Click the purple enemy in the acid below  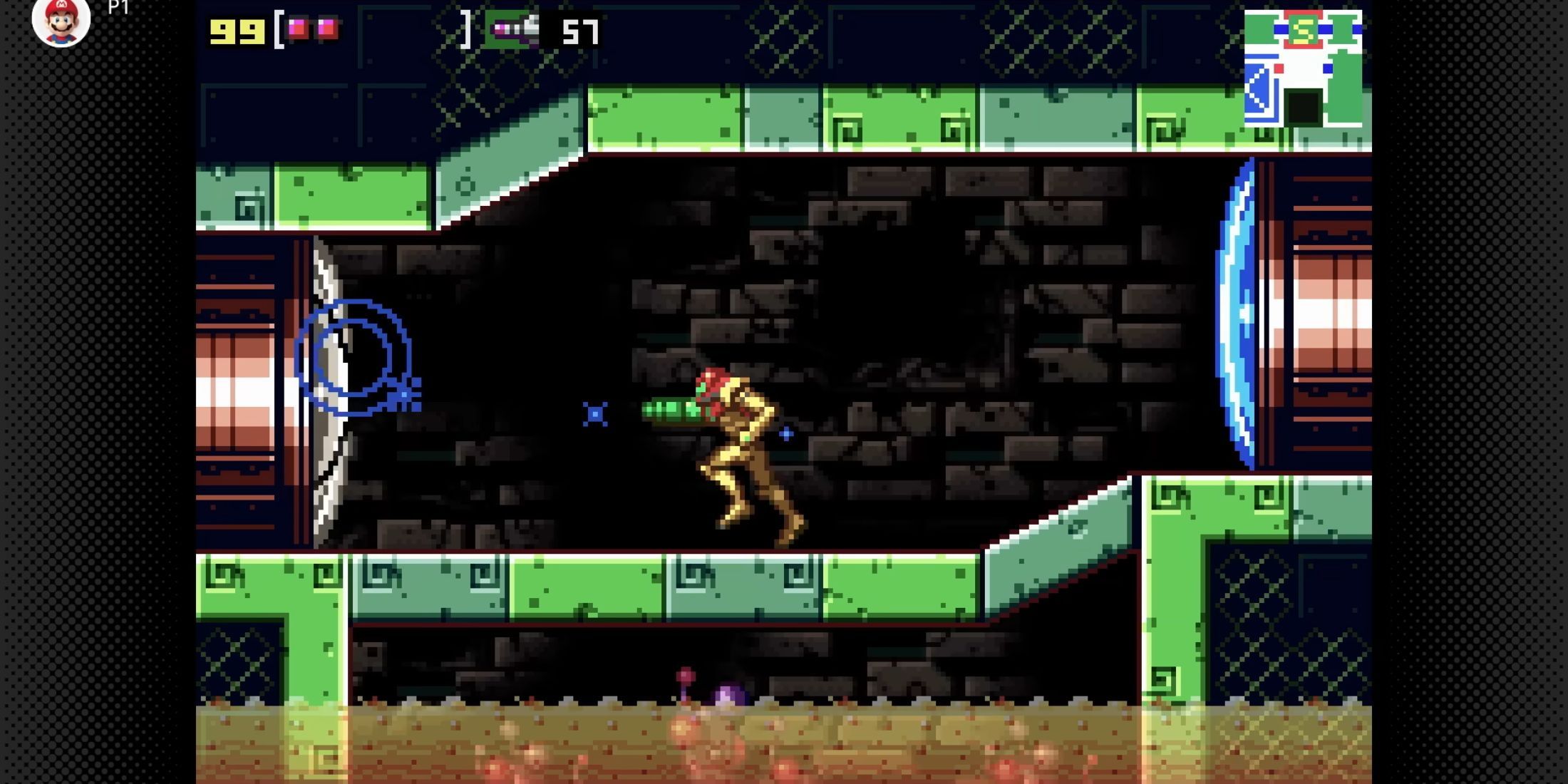point(727,696)
